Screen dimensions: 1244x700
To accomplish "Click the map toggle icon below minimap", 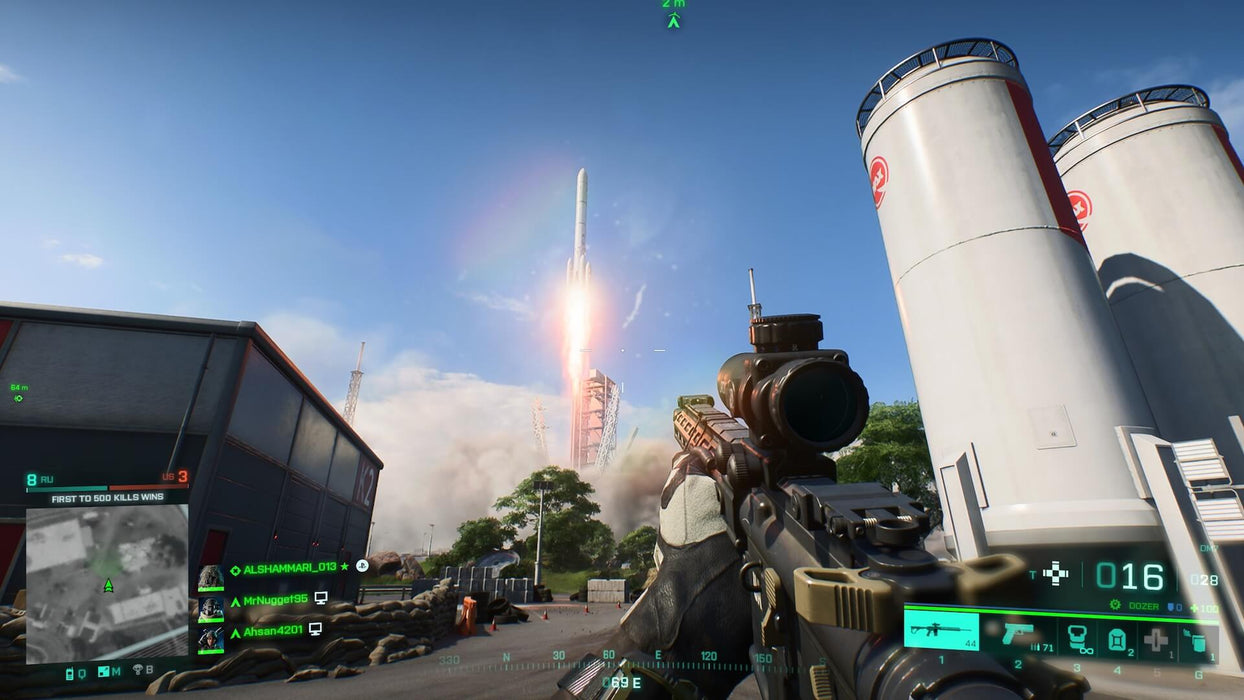I will coord(103,672).
